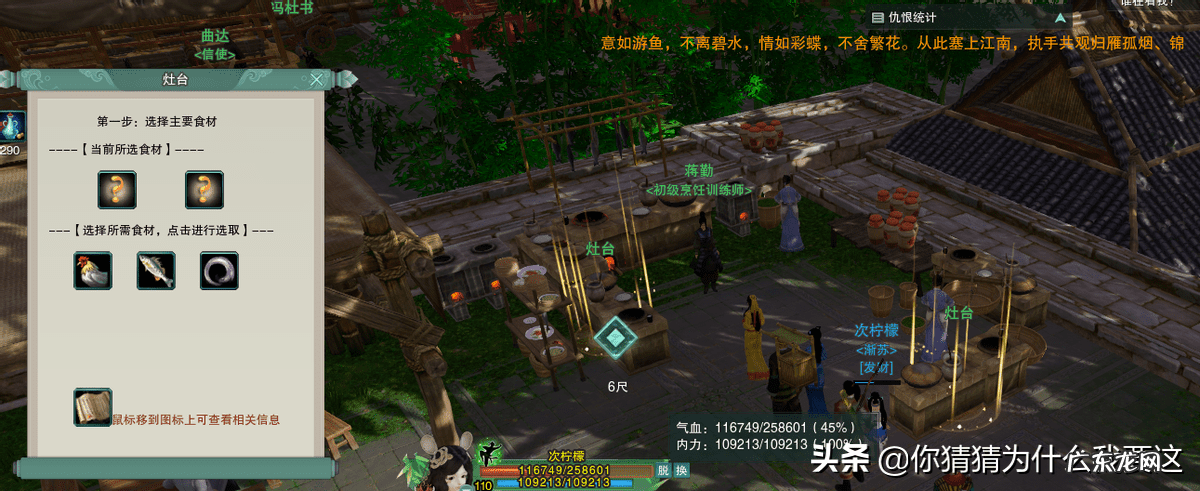Click the player portrait of 次柠檬
Screen dimensions: 1200x491
coord(440,470)
